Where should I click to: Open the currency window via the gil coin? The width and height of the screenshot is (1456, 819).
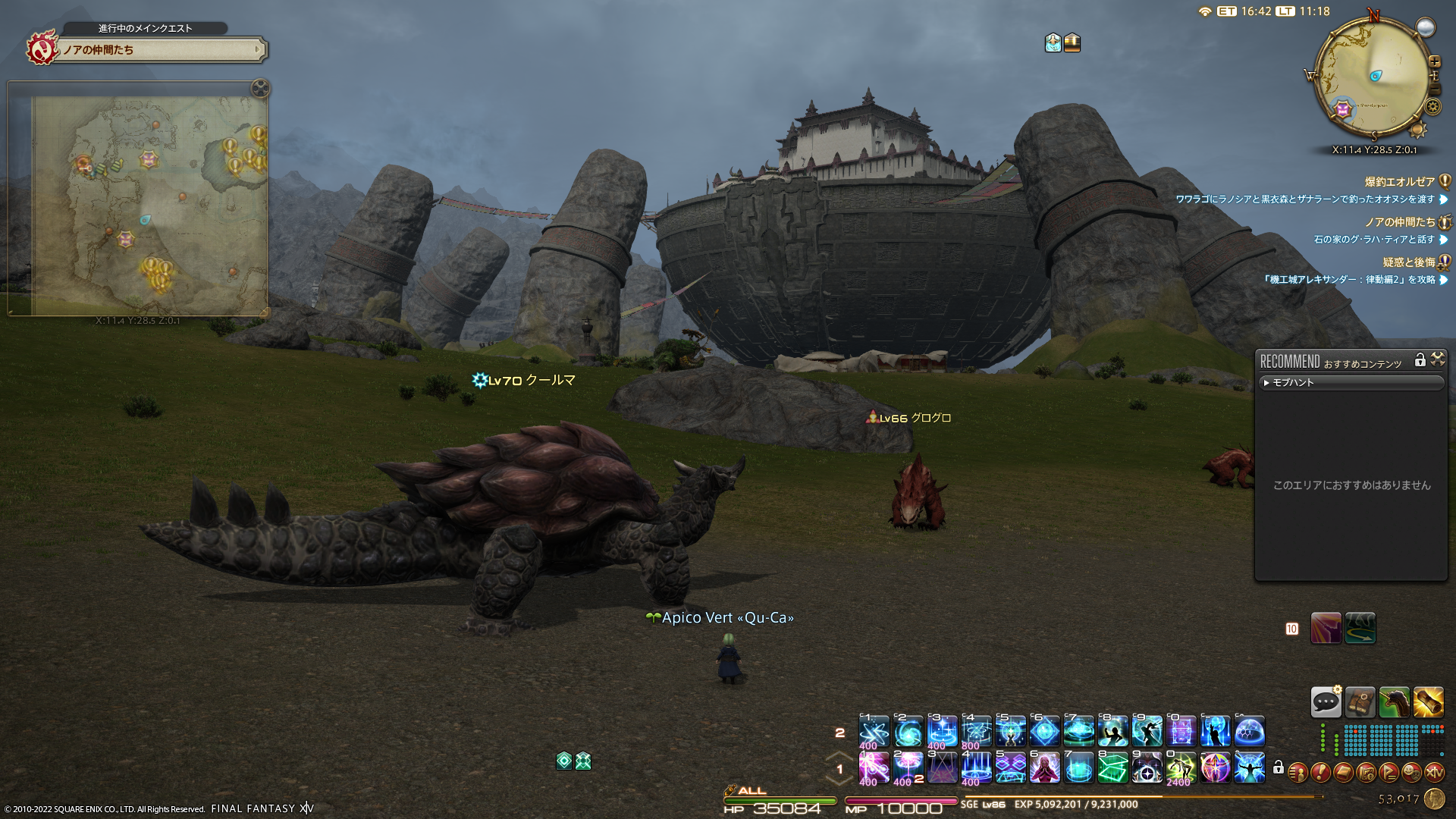click(1434, 799)
